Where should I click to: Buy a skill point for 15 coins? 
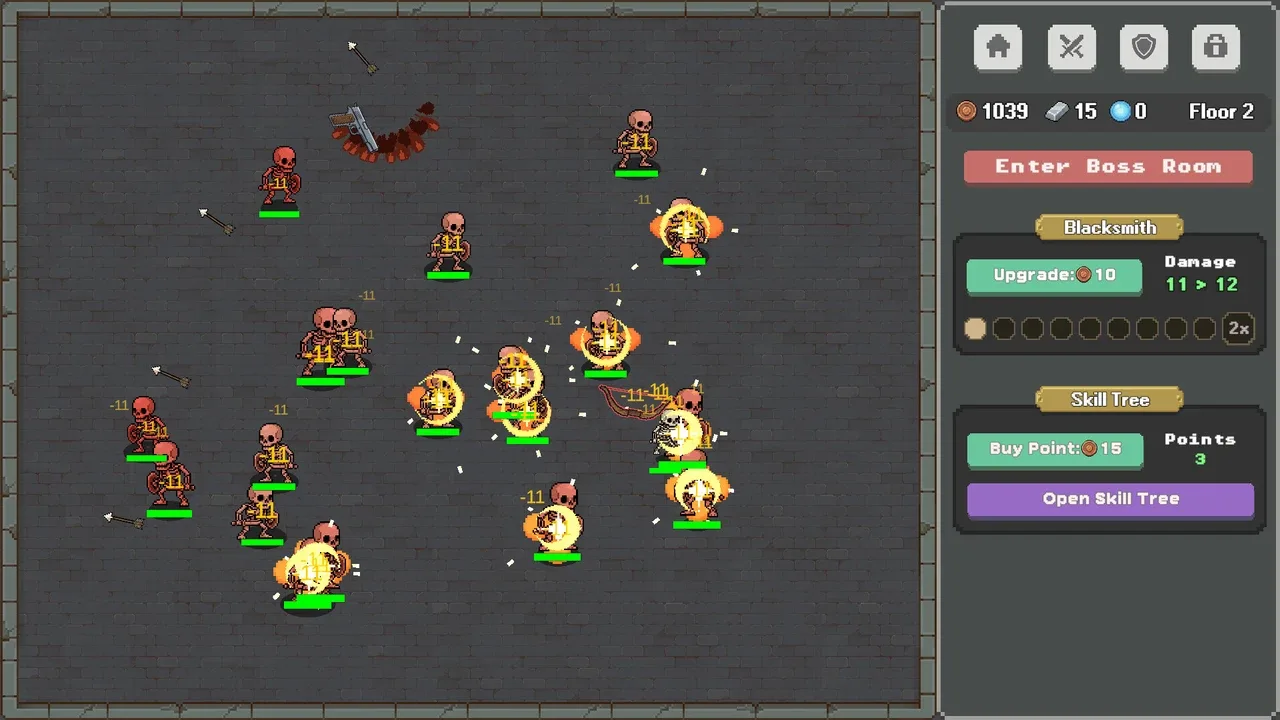(x=1054, y=449)
